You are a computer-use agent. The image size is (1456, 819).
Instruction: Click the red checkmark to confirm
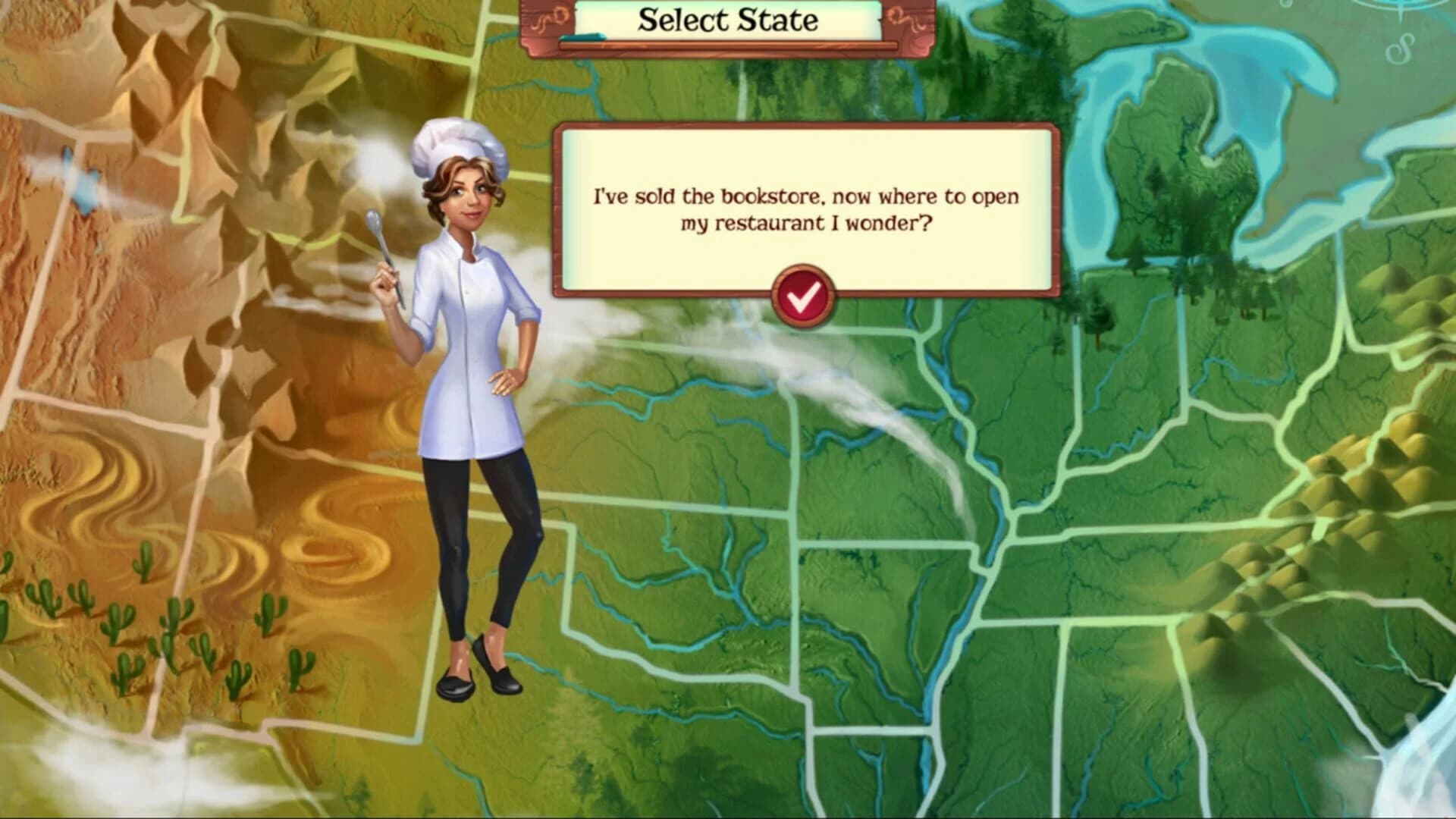804,297
